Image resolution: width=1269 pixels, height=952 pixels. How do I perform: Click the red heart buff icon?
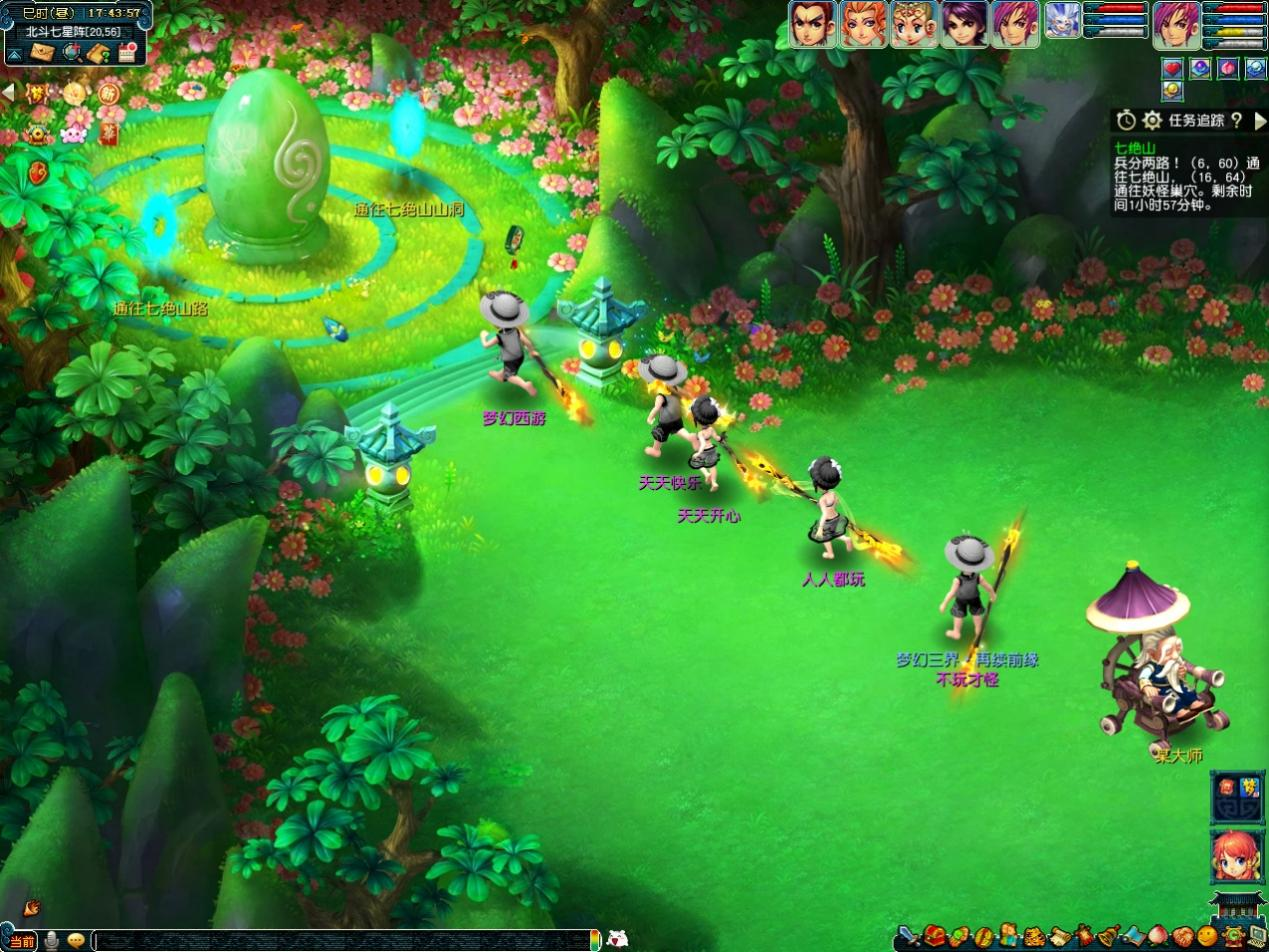[1172, 68]
